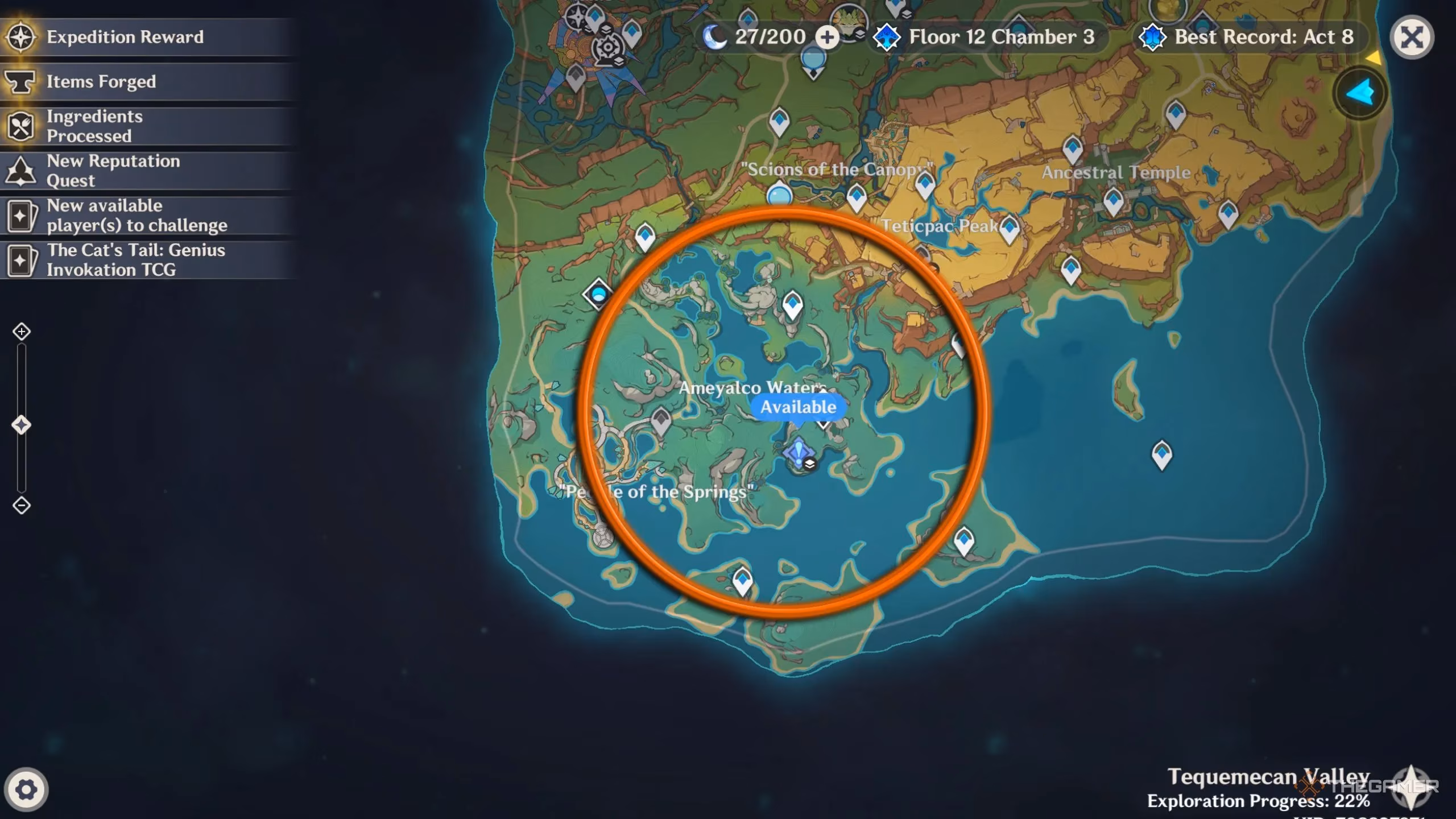
Task: Select the teleport waypoint beside Teticpac Peak
Action: pos(1010,227)
